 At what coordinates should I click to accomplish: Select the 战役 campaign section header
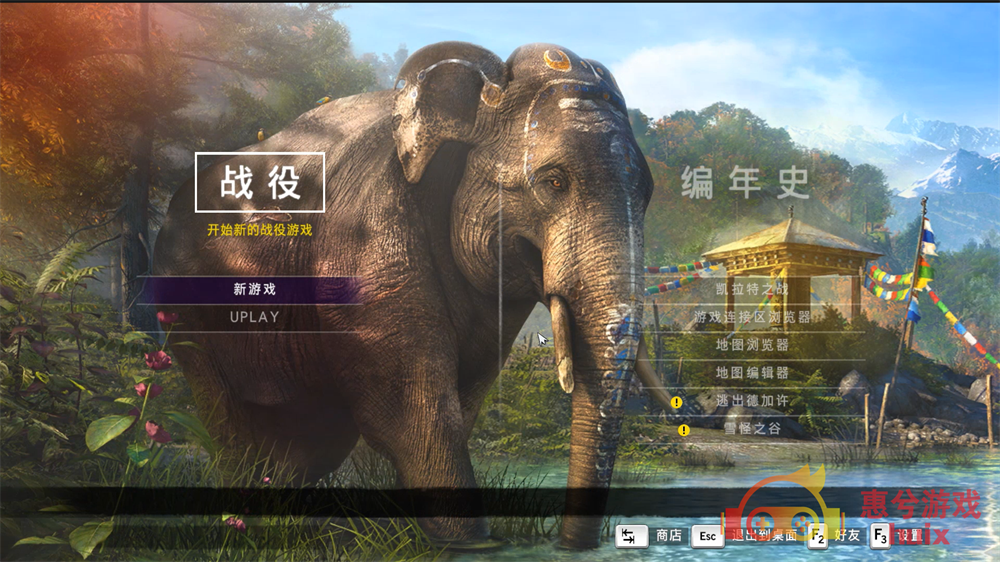click(x=259, y=183)
